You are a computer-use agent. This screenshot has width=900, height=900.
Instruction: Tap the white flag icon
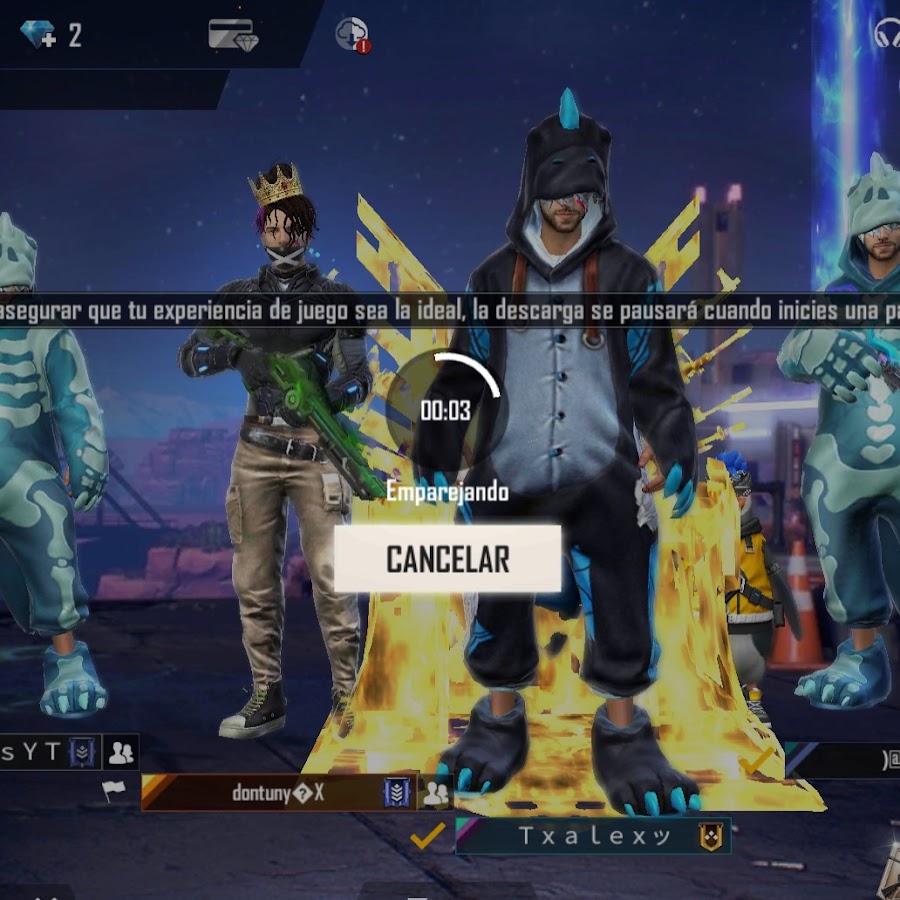click(x=114, y=791)
